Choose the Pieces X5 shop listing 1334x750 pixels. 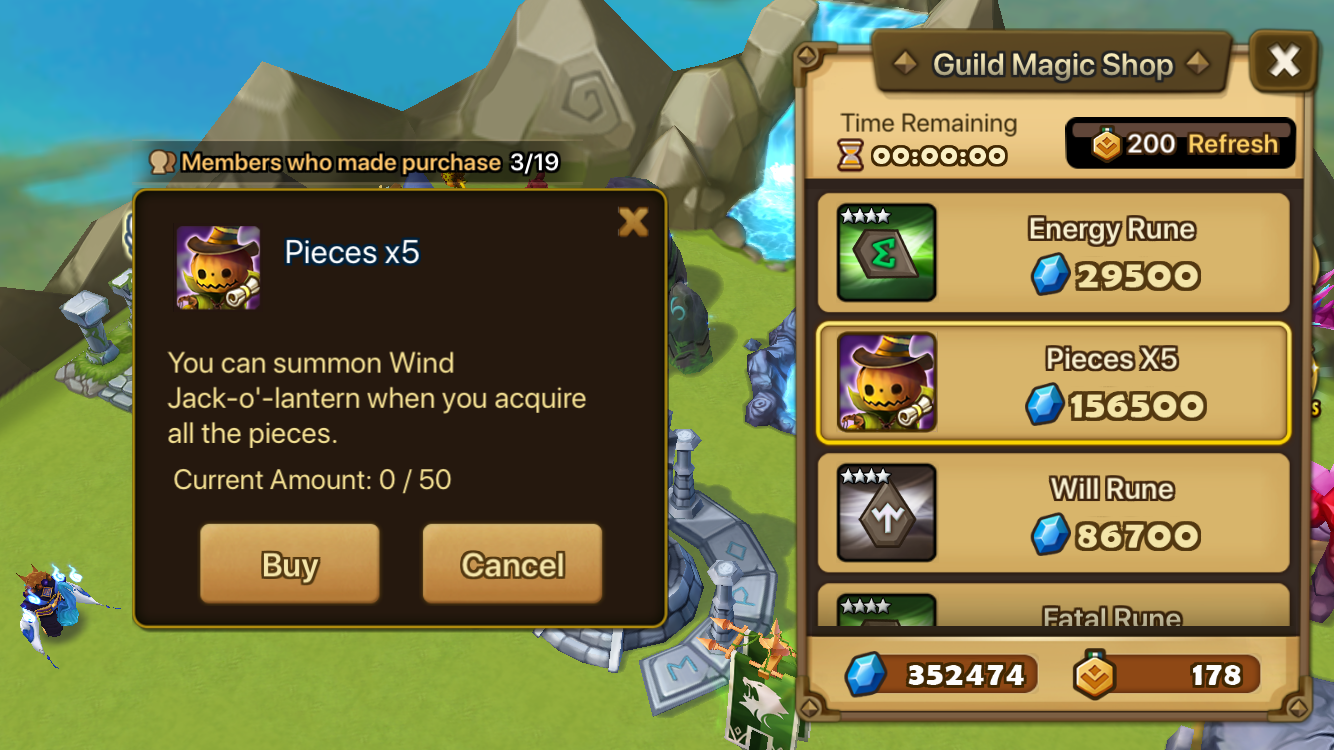click(1053, 383)
